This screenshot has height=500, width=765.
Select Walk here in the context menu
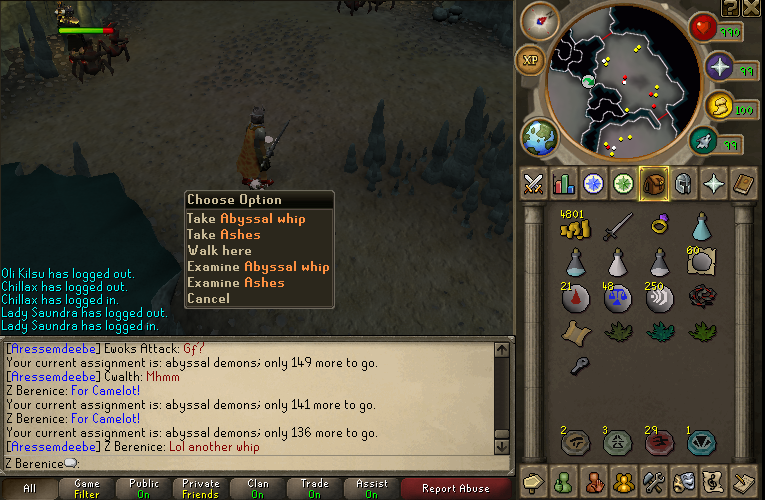coord(219,250)
